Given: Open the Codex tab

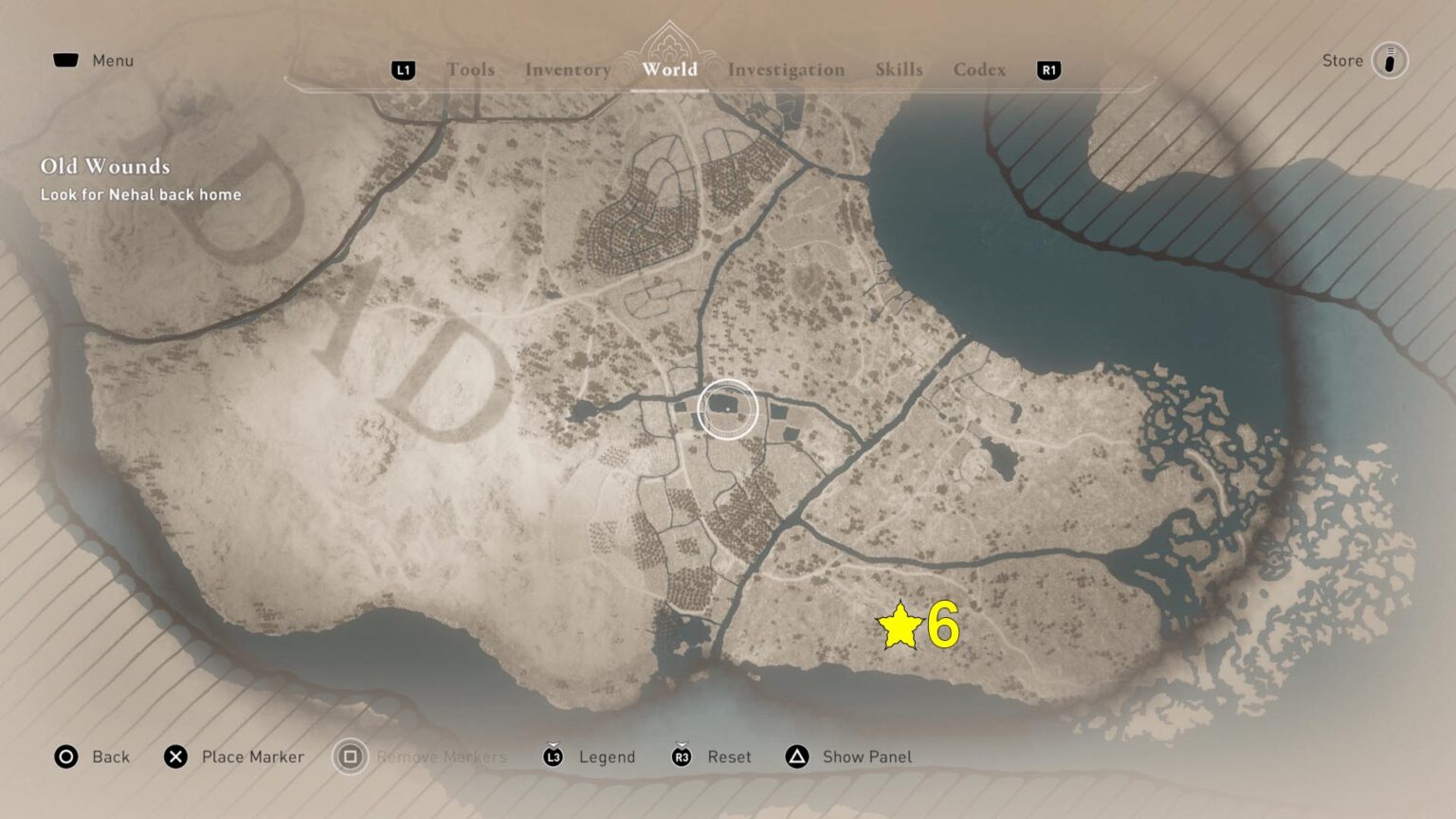Looking at the screenshot, I should coord(979,69).
